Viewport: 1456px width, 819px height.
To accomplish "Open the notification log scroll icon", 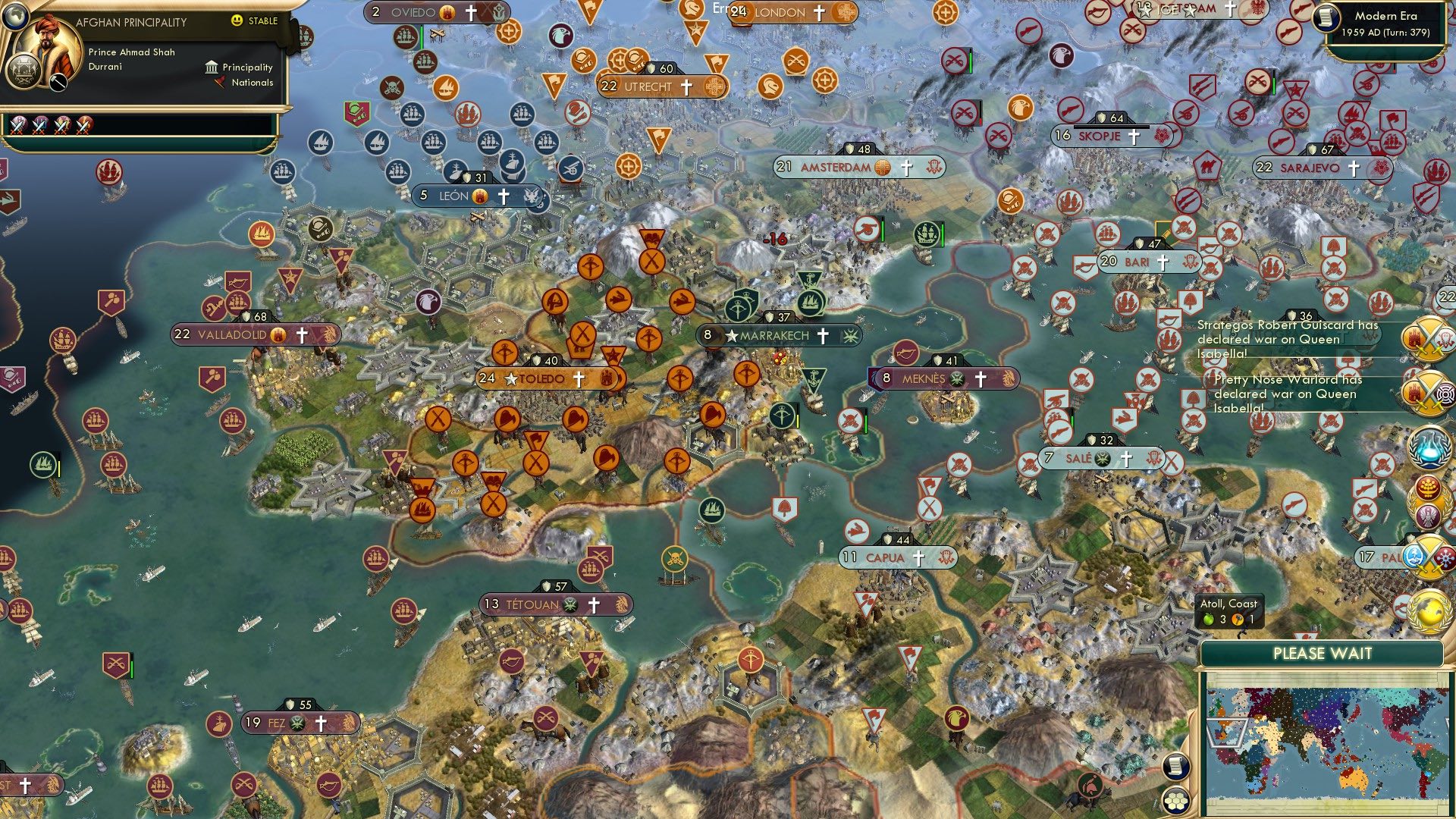I will pos(1175,766).
